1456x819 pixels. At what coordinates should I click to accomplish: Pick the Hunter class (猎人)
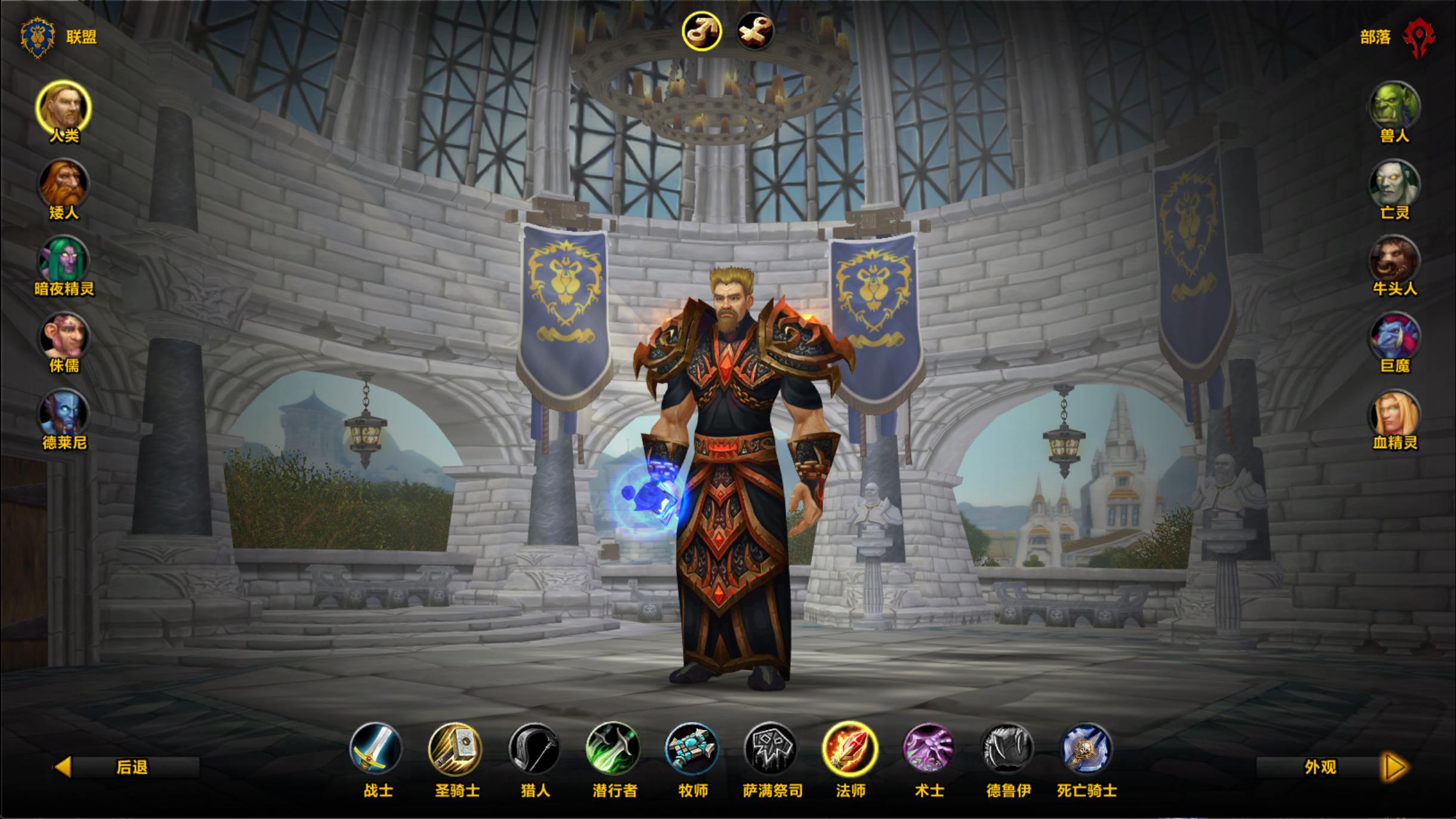534,749
